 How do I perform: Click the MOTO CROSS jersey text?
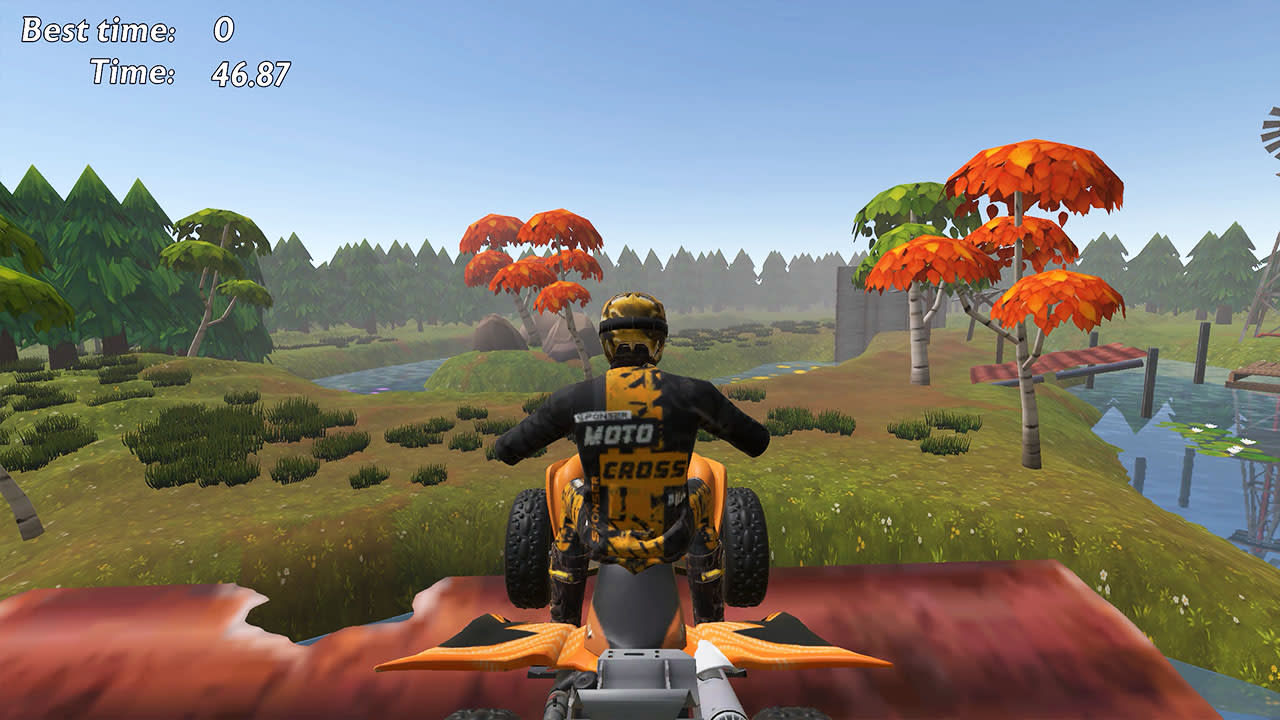click(x=629, y=450)
